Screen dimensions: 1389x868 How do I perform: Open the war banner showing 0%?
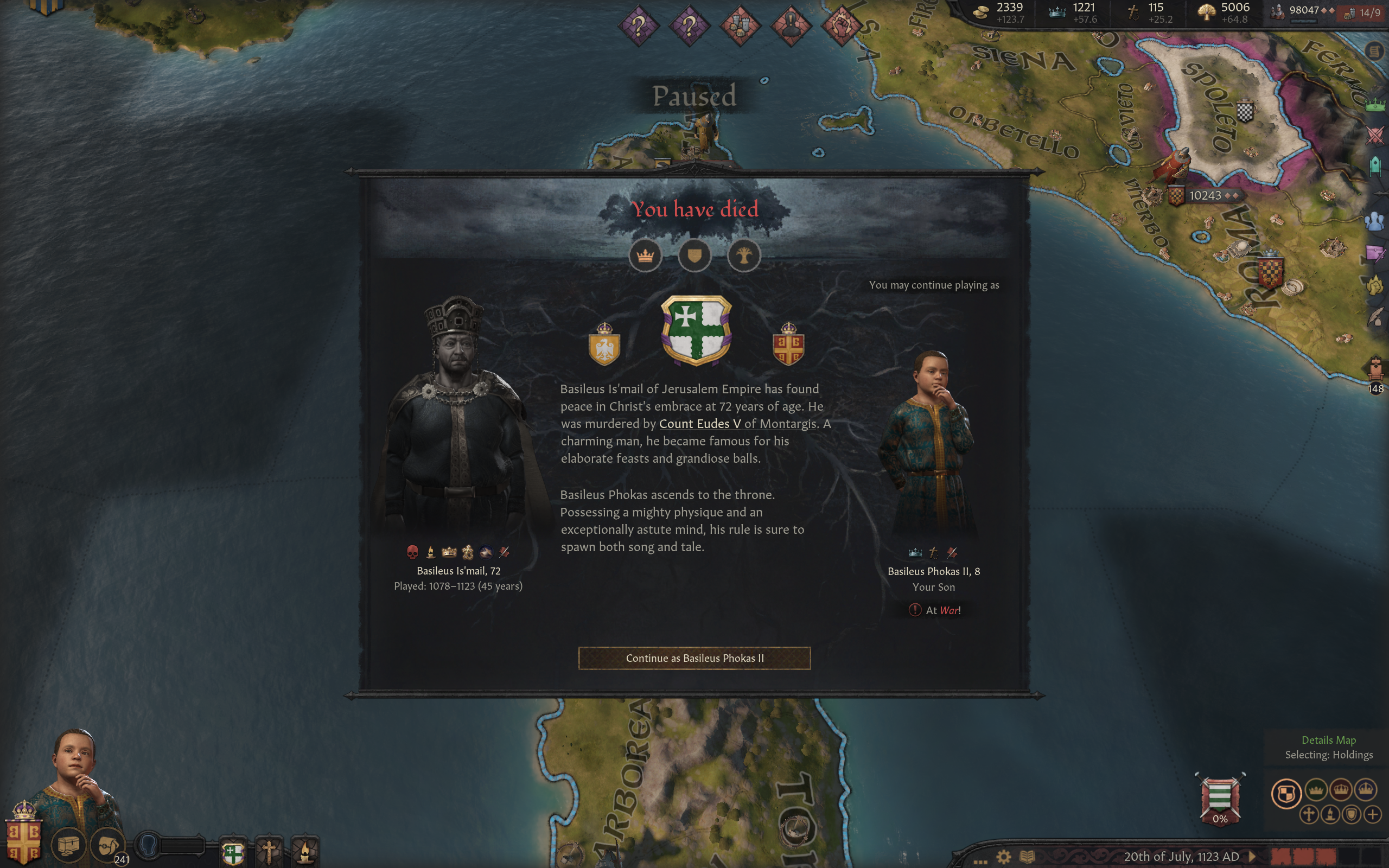pyautogui.click(x=1220, y=799)
